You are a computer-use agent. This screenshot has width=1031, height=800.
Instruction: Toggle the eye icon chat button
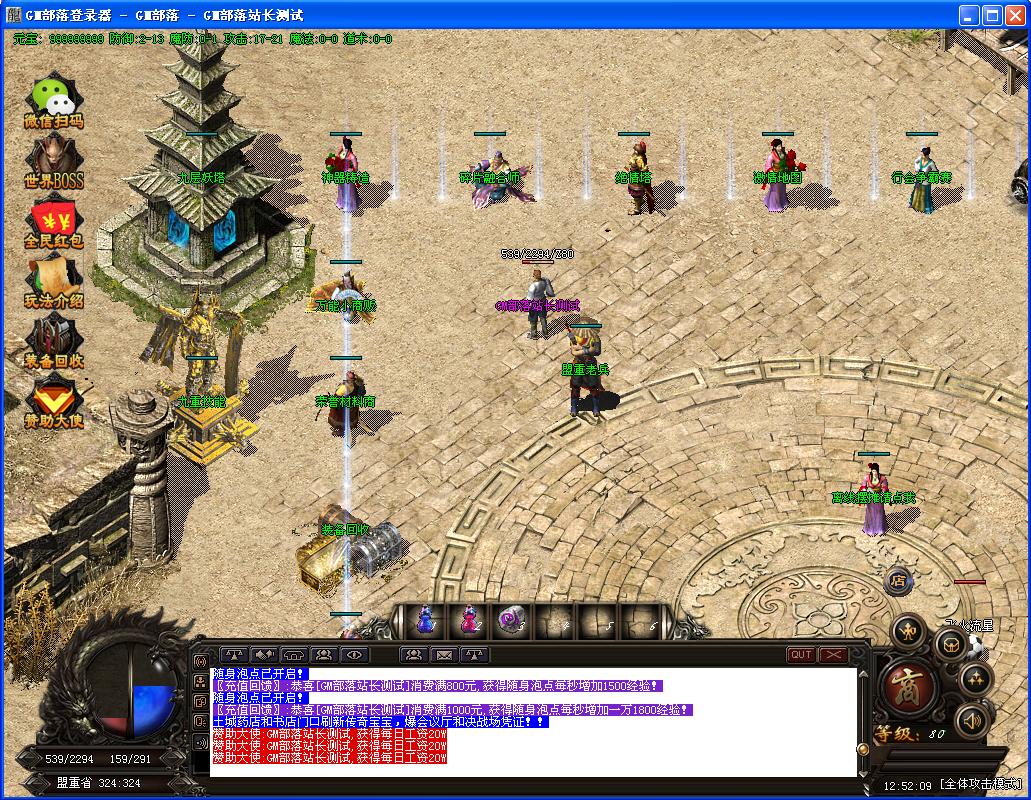pos(353,655)
